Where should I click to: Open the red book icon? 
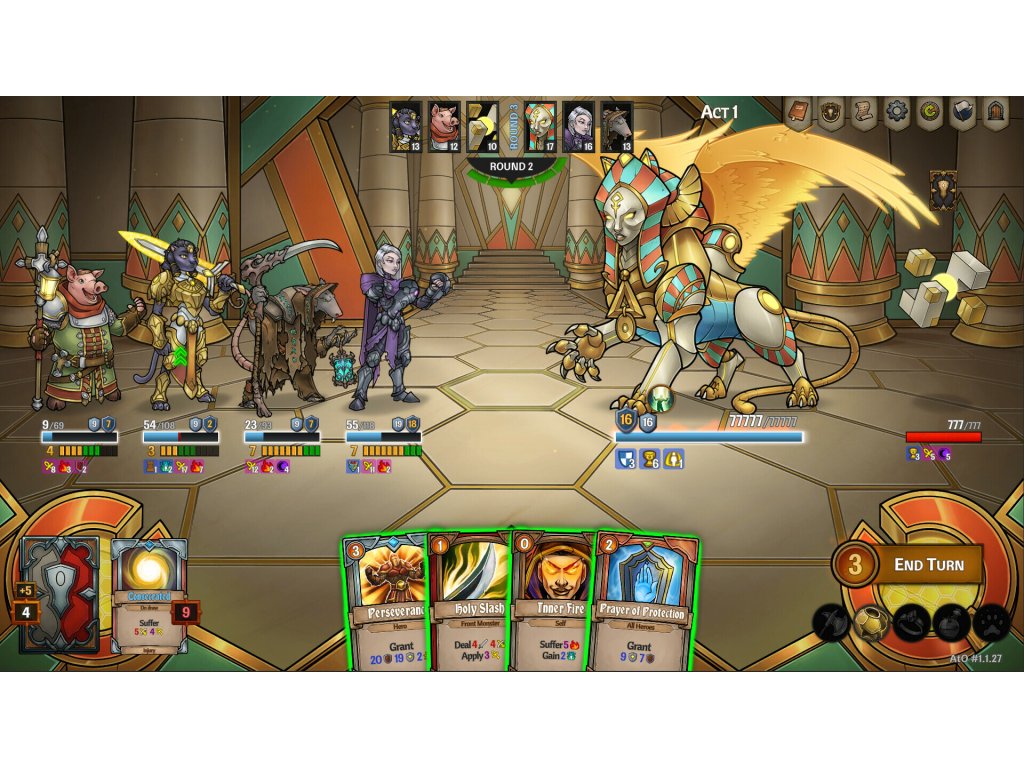(x=798, y=113)
